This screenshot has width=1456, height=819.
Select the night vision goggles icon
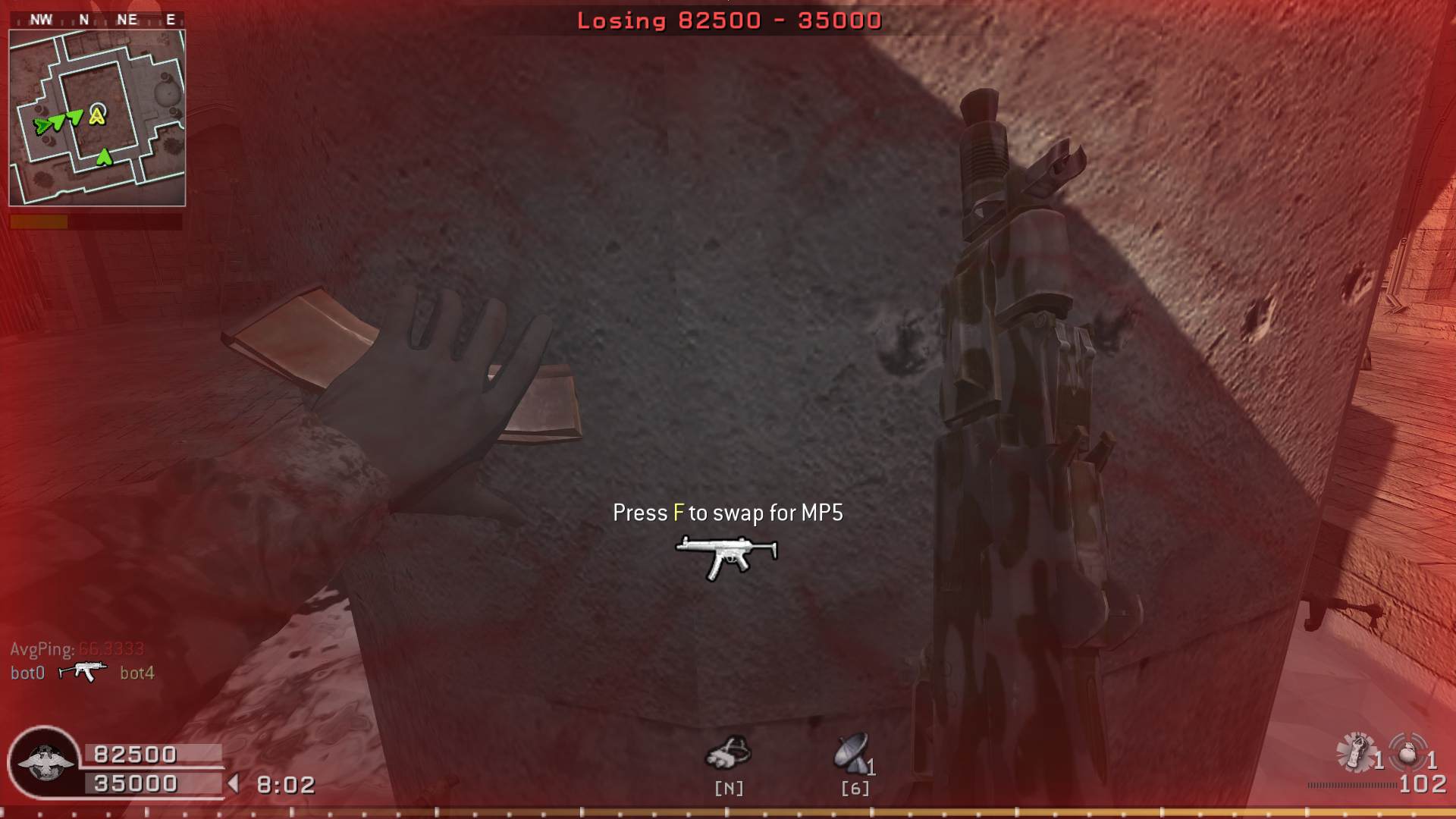click(728, 753)
